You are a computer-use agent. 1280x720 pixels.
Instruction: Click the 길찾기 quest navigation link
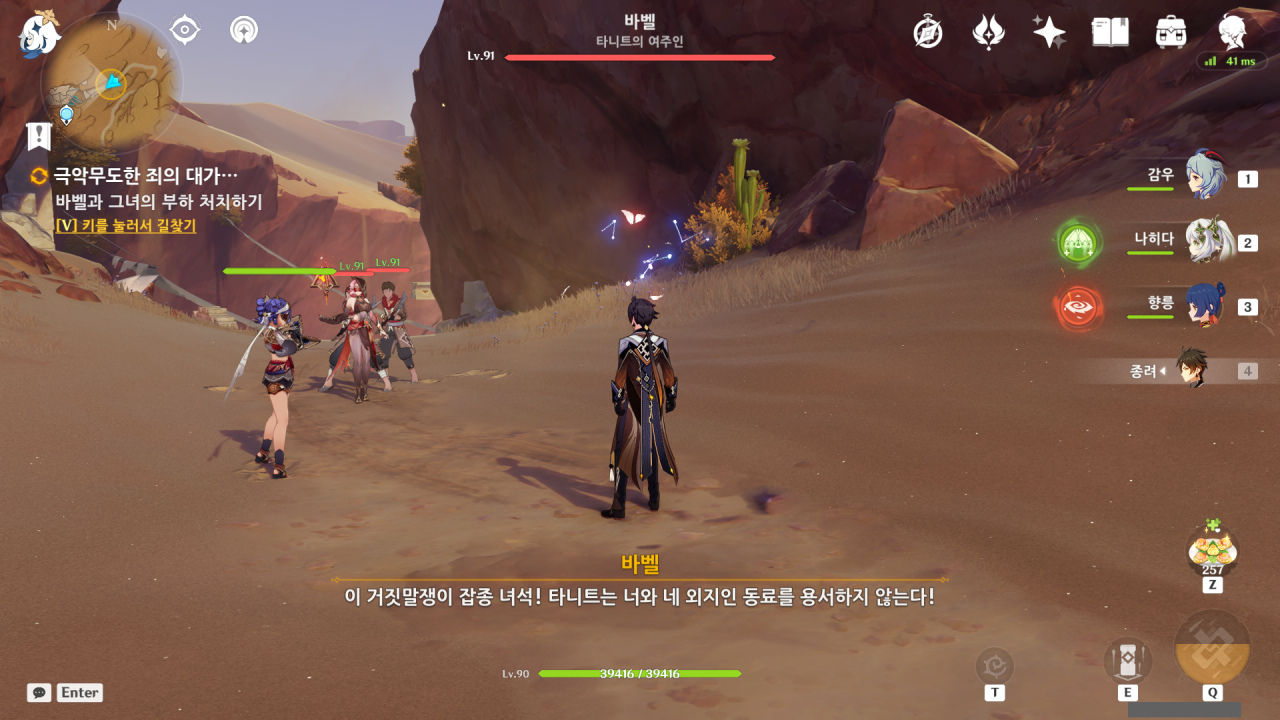point(125,226)
